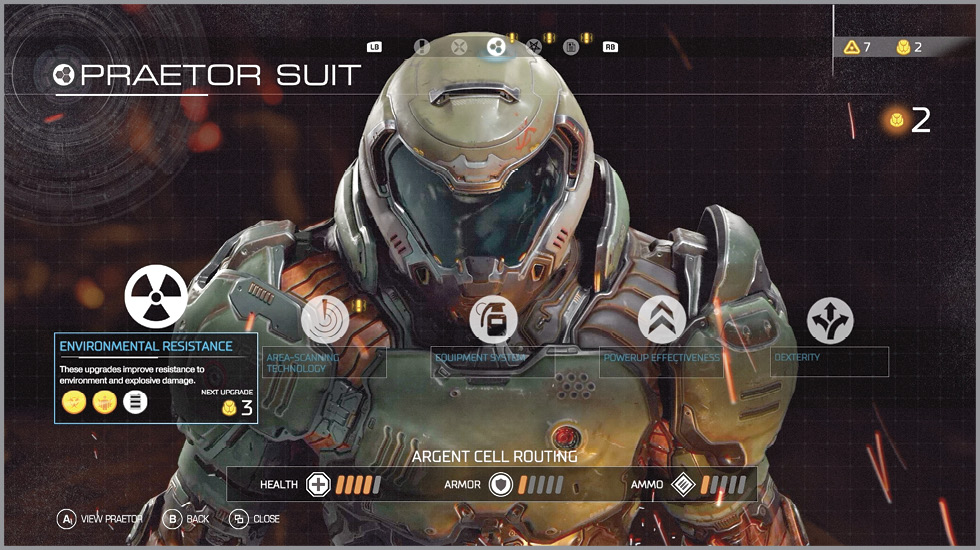Select the Environmental Resistance radiation icon
Viewport: 980px width, 550px height.
[x=156, y=297]
